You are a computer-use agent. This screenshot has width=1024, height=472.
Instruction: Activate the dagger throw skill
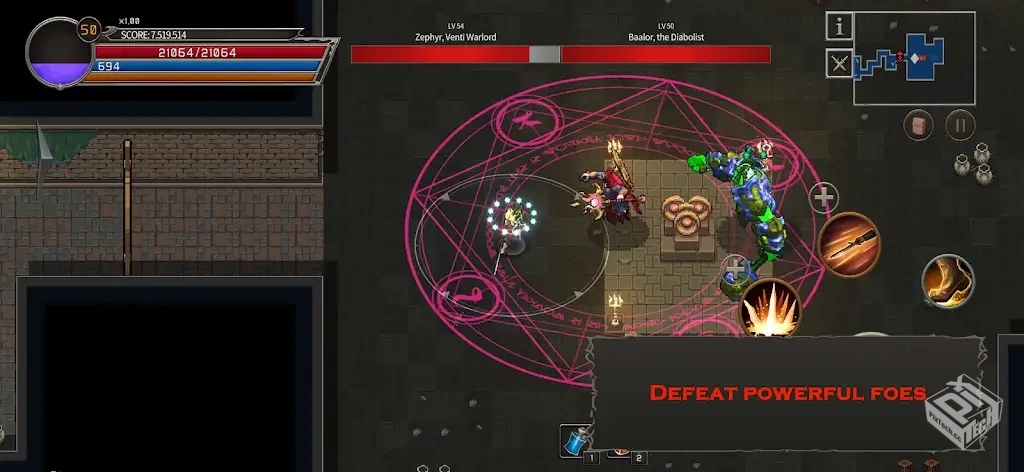pyautogui.click(x=849, y=245)
